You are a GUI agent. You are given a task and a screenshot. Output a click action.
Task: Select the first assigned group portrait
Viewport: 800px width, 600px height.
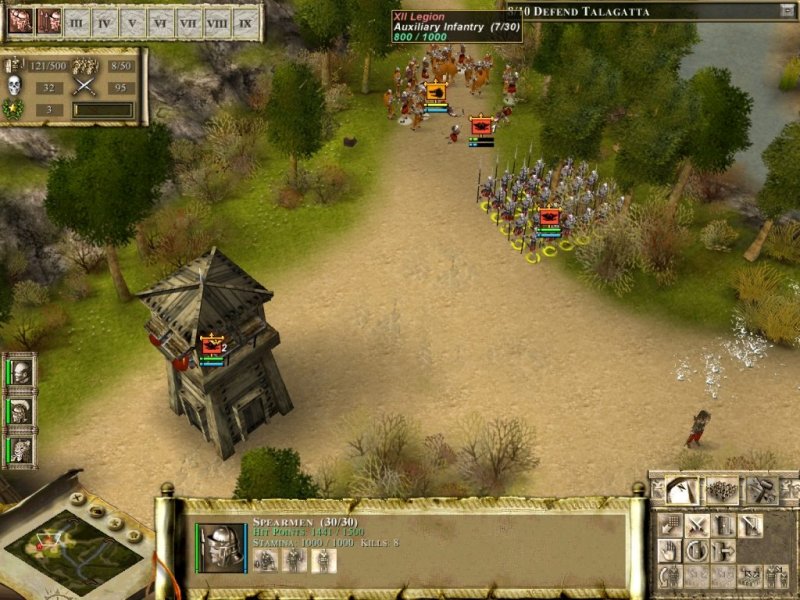click(x=20, y=21)
